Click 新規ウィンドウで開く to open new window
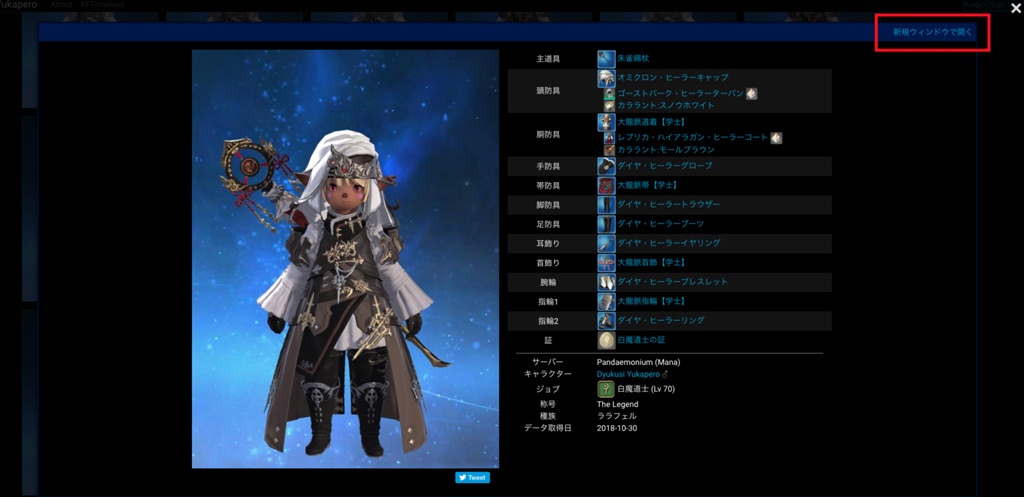Image resolution: width=1024 pixels, height=497 pixels. point(932,32)
